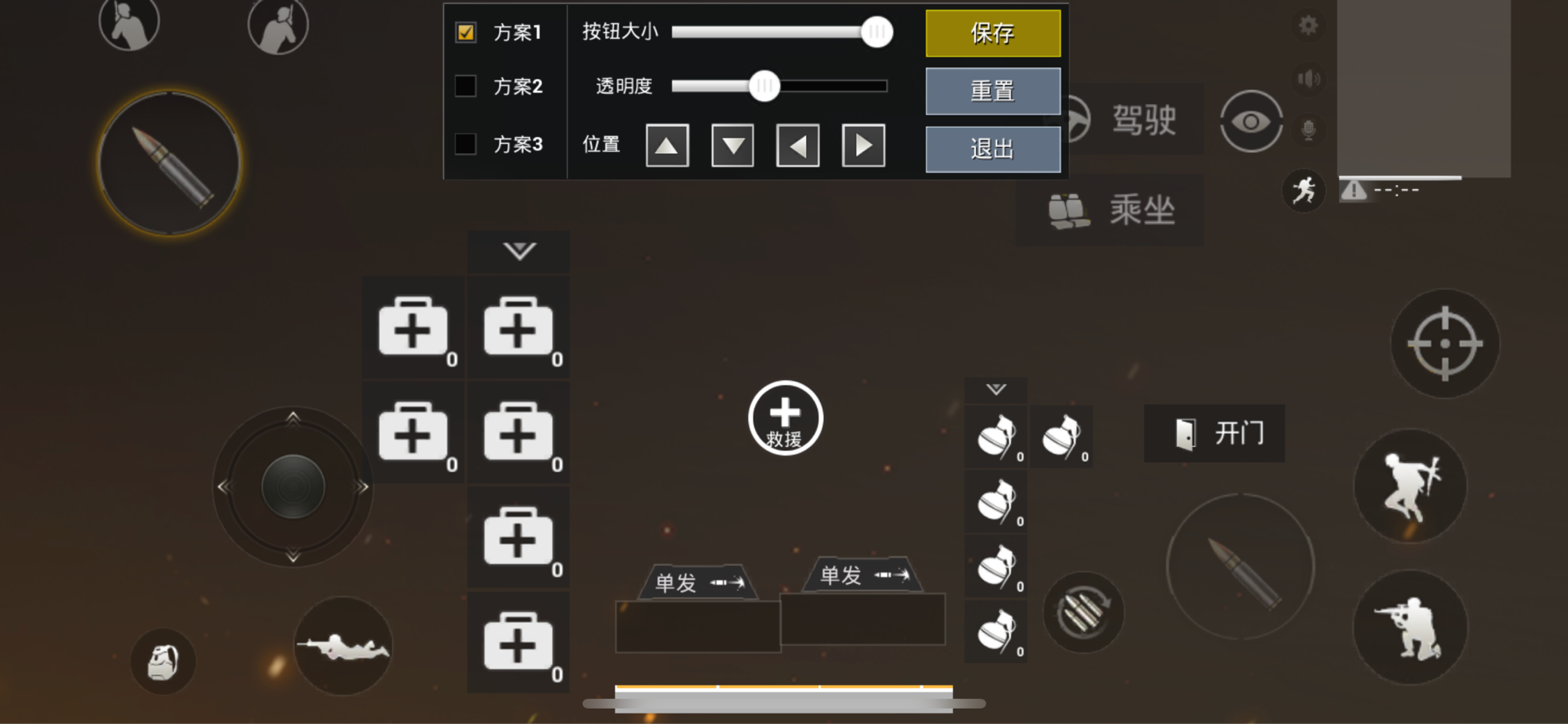This screenshot has height=724, width=1568.
Task: Adjust the 透明度 transparency slider handle
Action: [x=765, y=86]
